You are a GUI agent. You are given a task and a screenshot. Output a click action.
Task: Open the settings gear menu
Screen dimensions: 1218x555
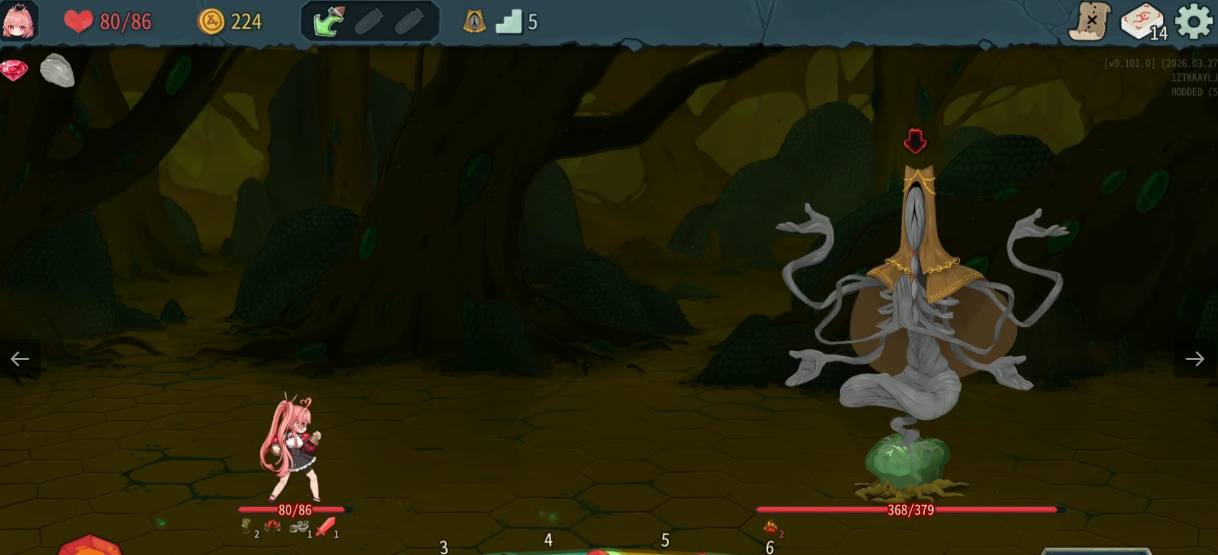coord(1193,21)
